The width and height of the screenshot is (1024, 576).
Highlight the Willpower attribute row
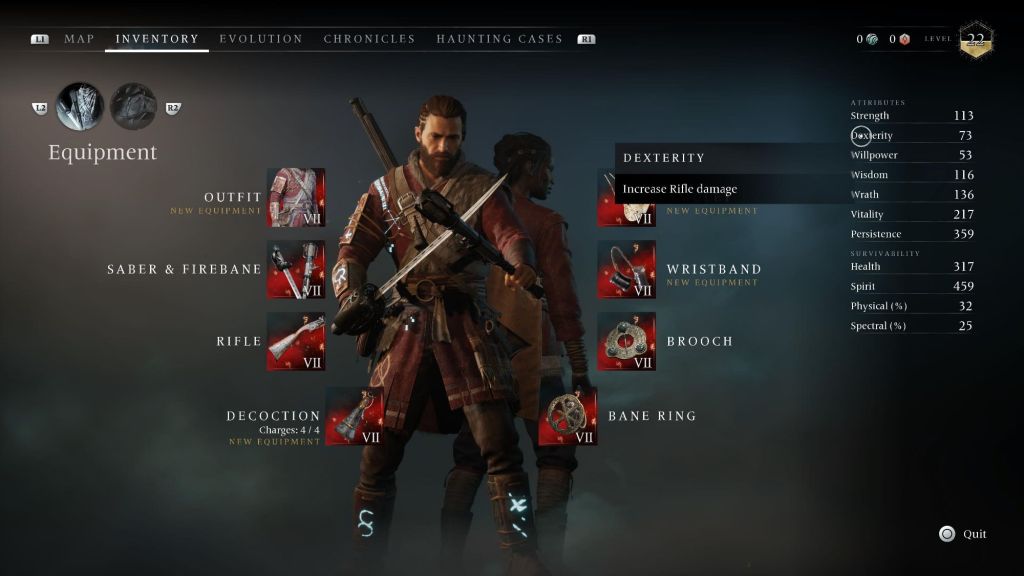(911, 155)
